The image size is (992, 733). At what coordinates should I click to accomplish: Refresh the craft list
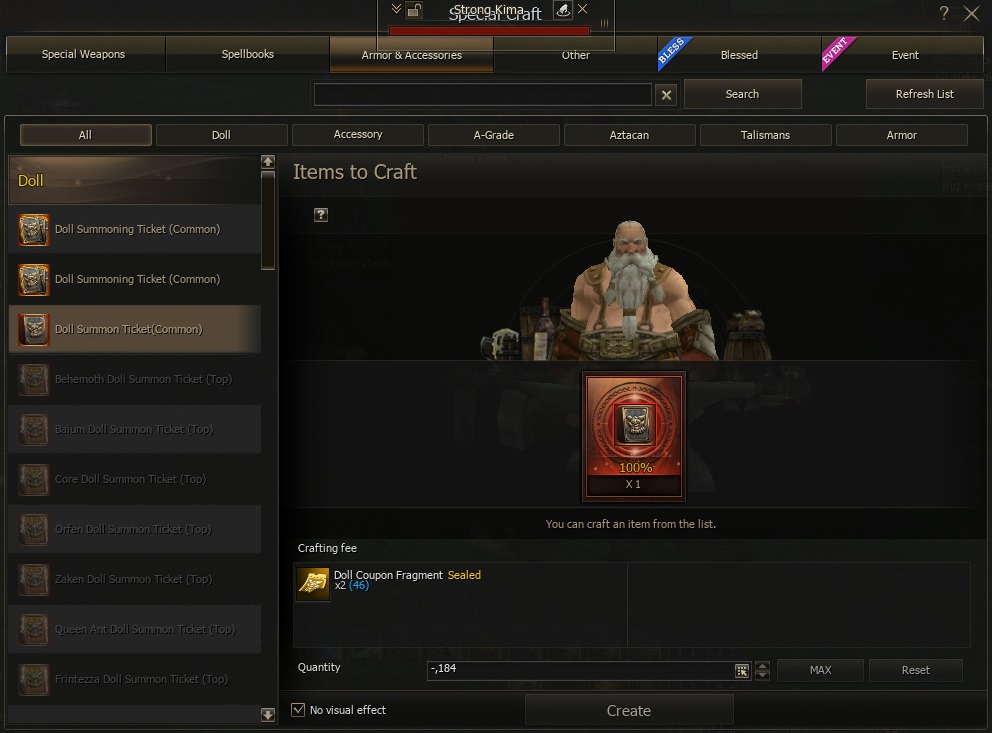pyautogui.click(x=924, y=94)
